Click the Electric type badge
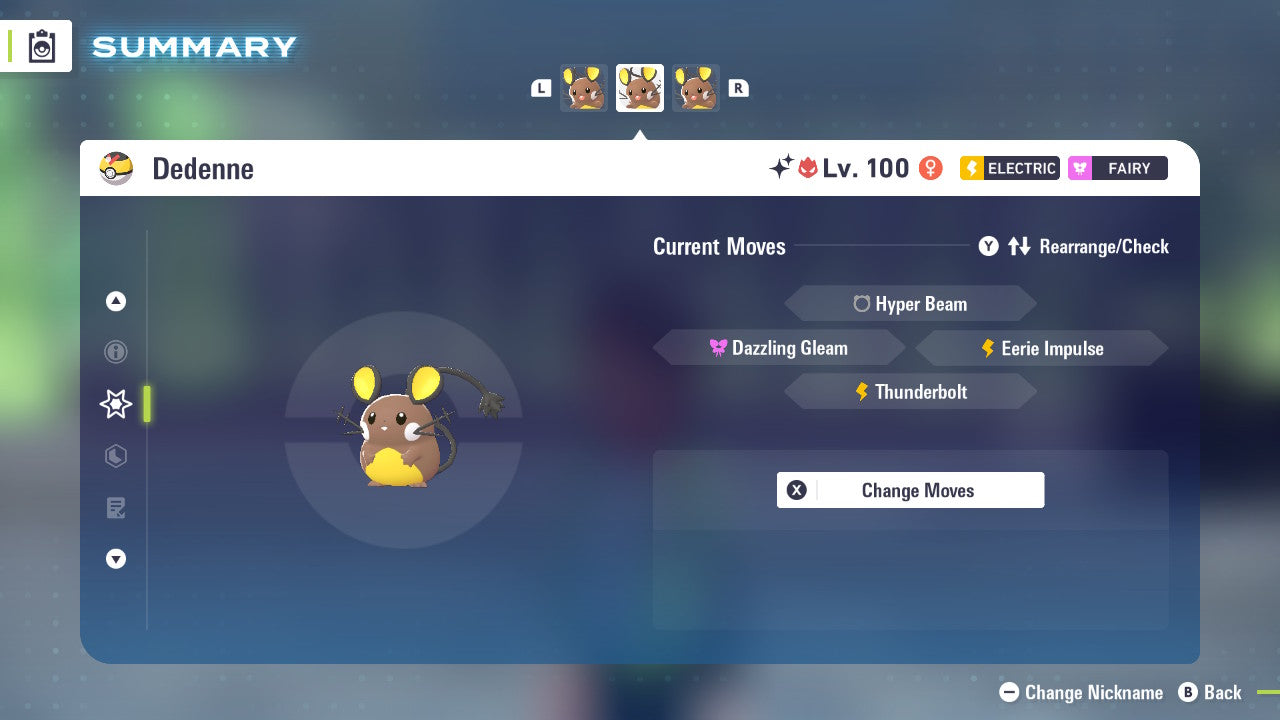Image resolution: width=1280 pixels, height=720 pixels. pos(1008,168)
